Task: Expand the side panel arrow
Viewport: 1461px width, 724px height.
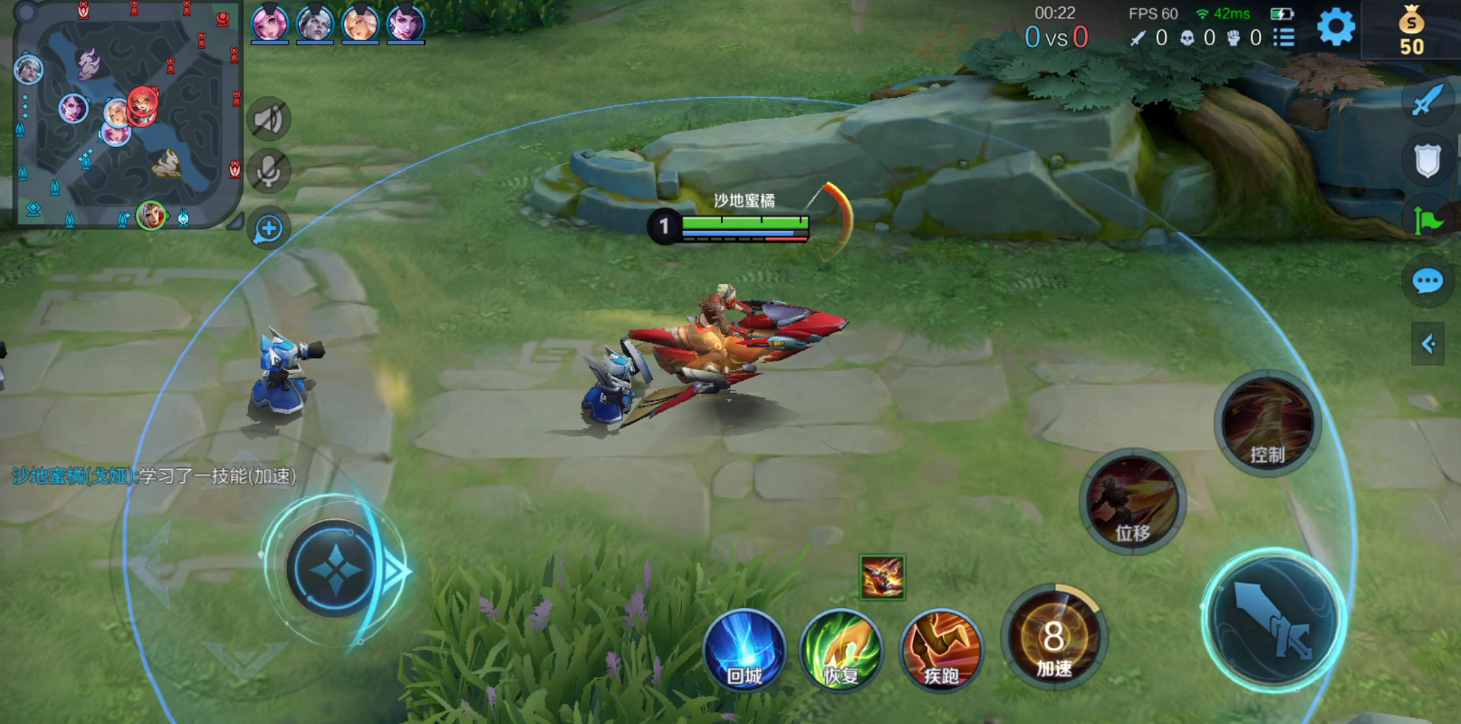Action: [x=1428, y=344]
